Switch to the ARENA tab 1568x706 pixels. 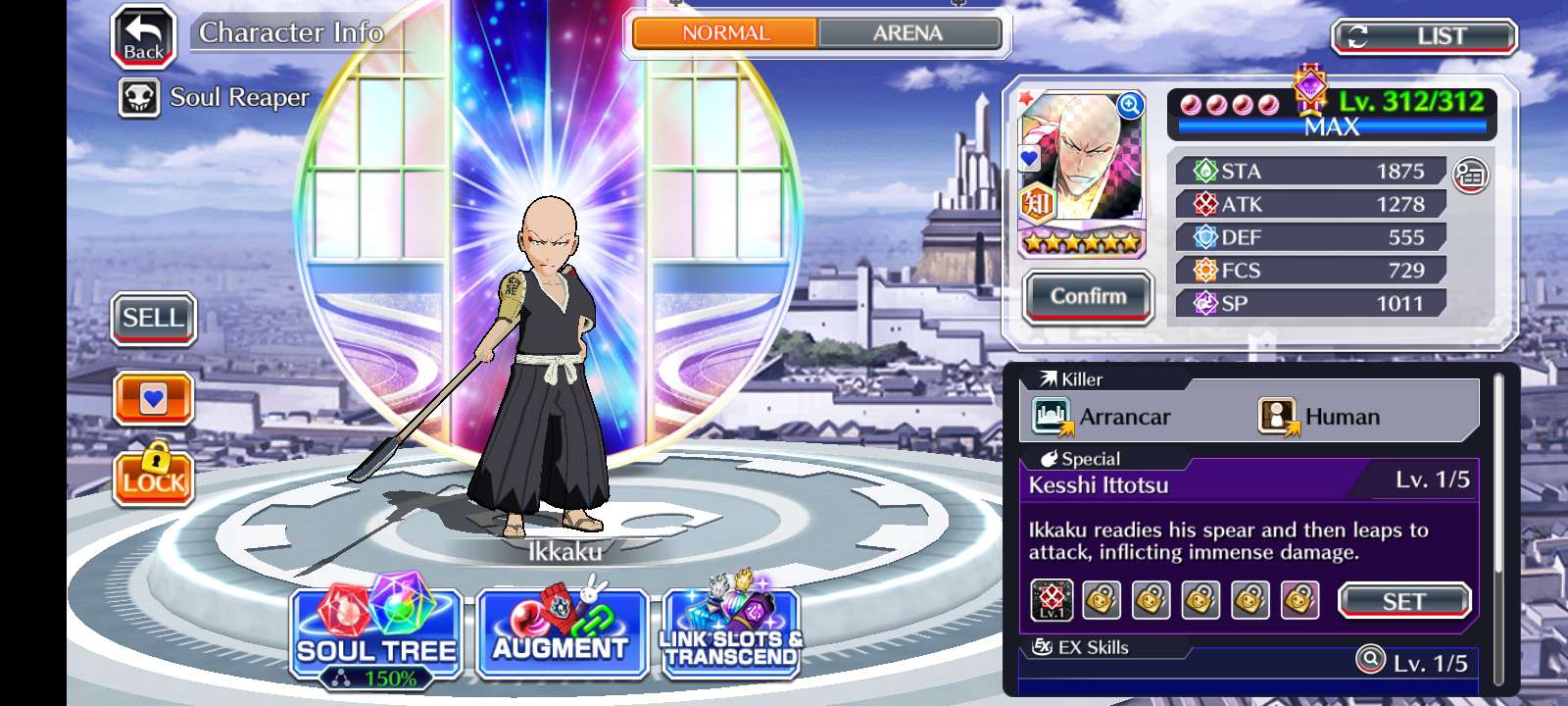(908, 33)
